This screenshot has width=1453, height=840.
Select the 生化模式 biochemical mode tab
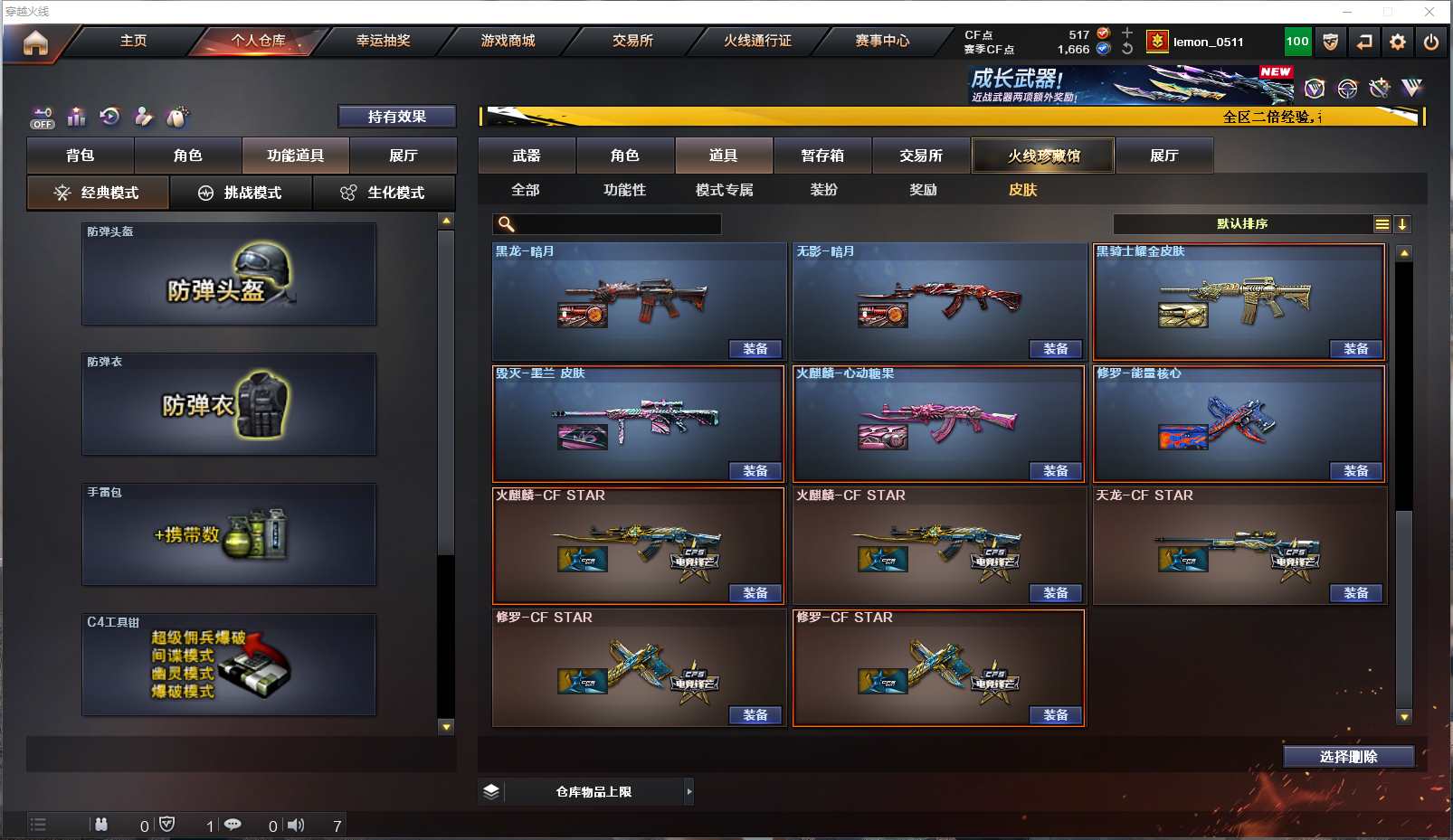pyautogui.click(x=384, y=193)
